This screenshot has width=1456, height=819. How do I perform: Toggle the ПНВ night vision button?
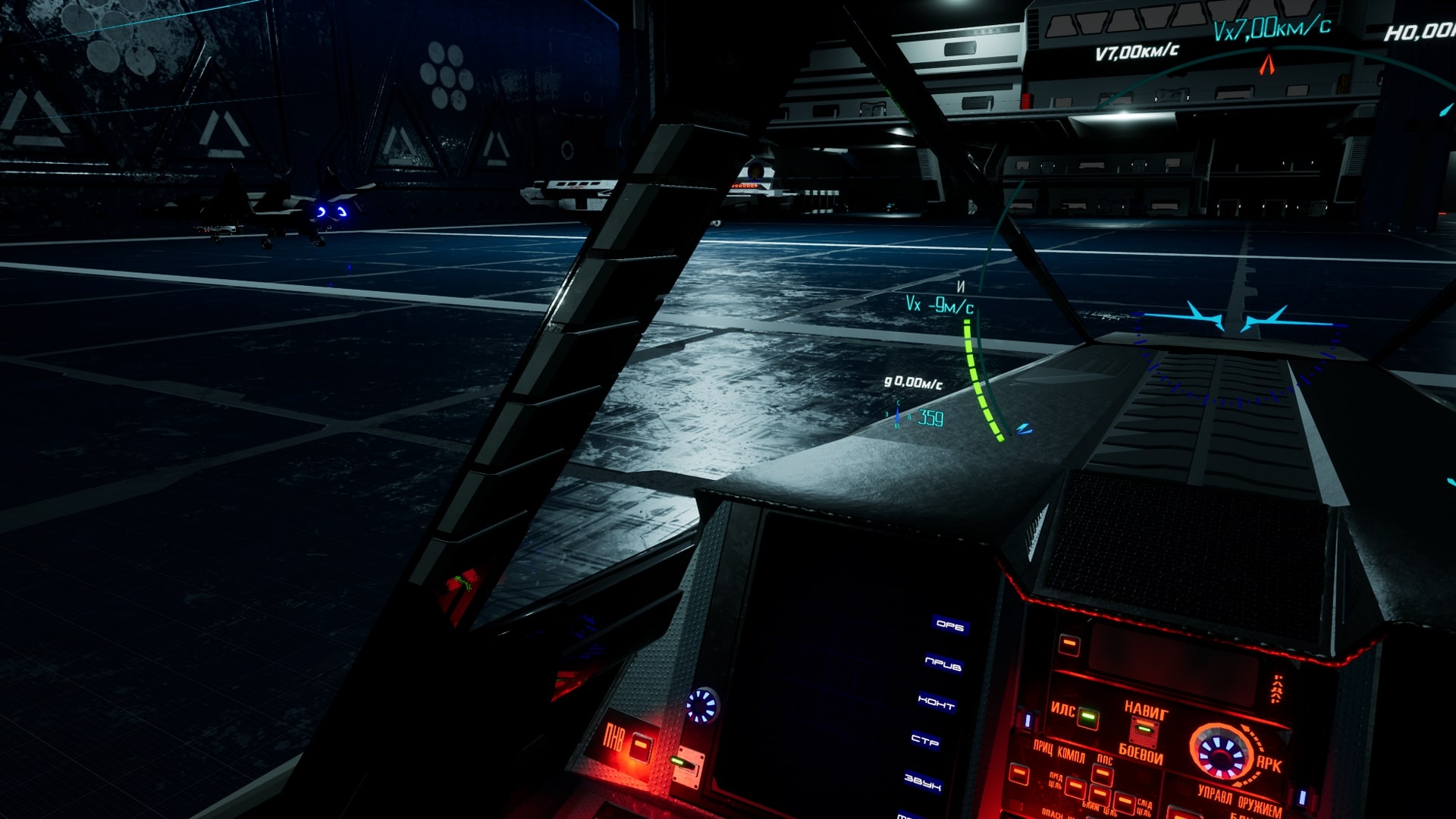pyautogui.click(x=641, y=747)
